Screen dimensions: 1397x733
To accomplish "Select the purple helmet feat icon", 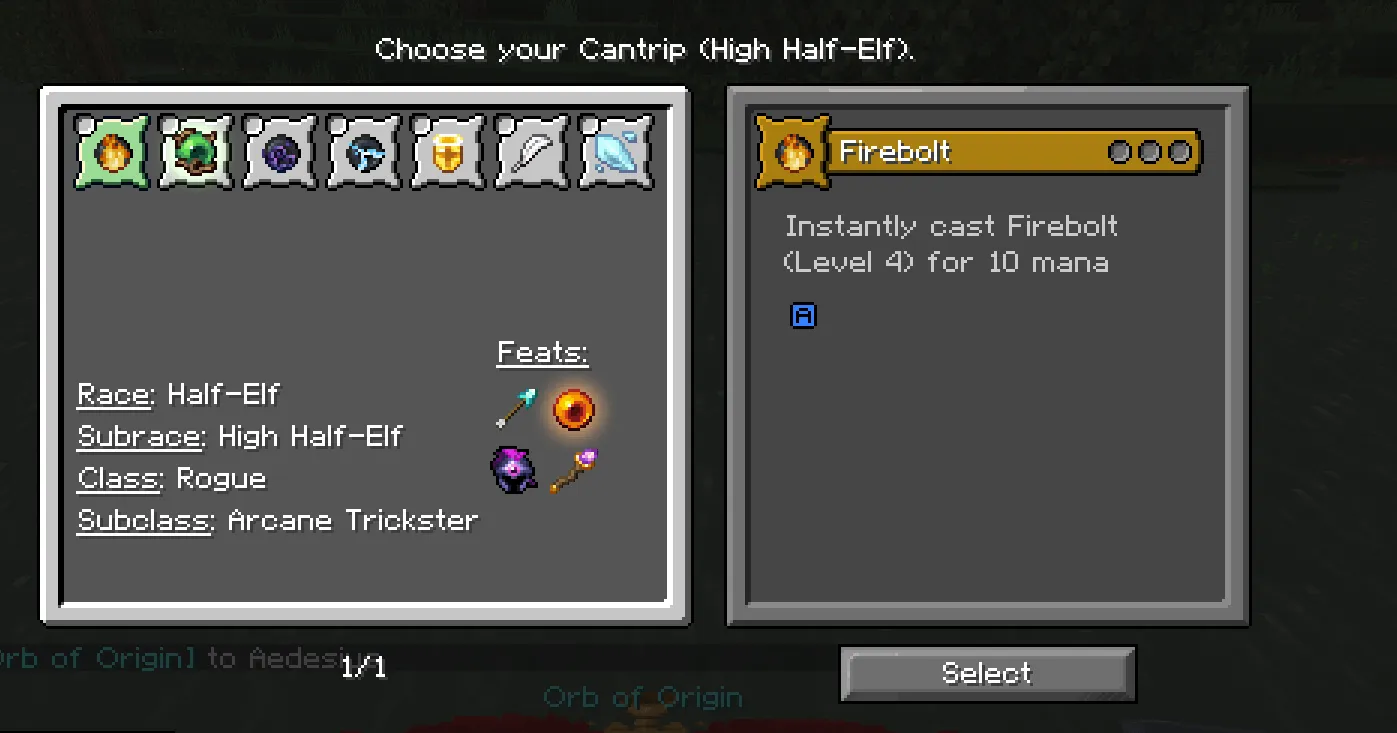I will pyautogui.click(x=513, y=470).
